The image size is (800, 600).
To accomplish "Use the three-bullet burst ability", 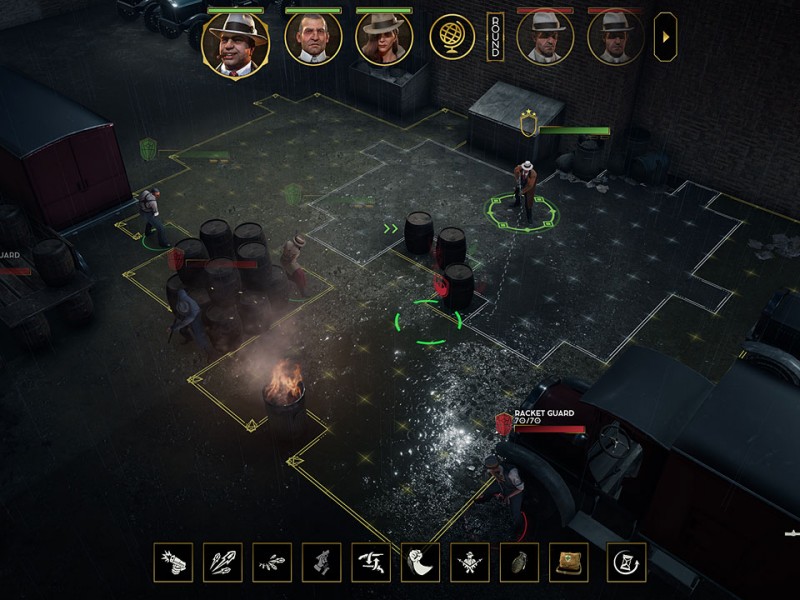I will click(x=222, y=562).
